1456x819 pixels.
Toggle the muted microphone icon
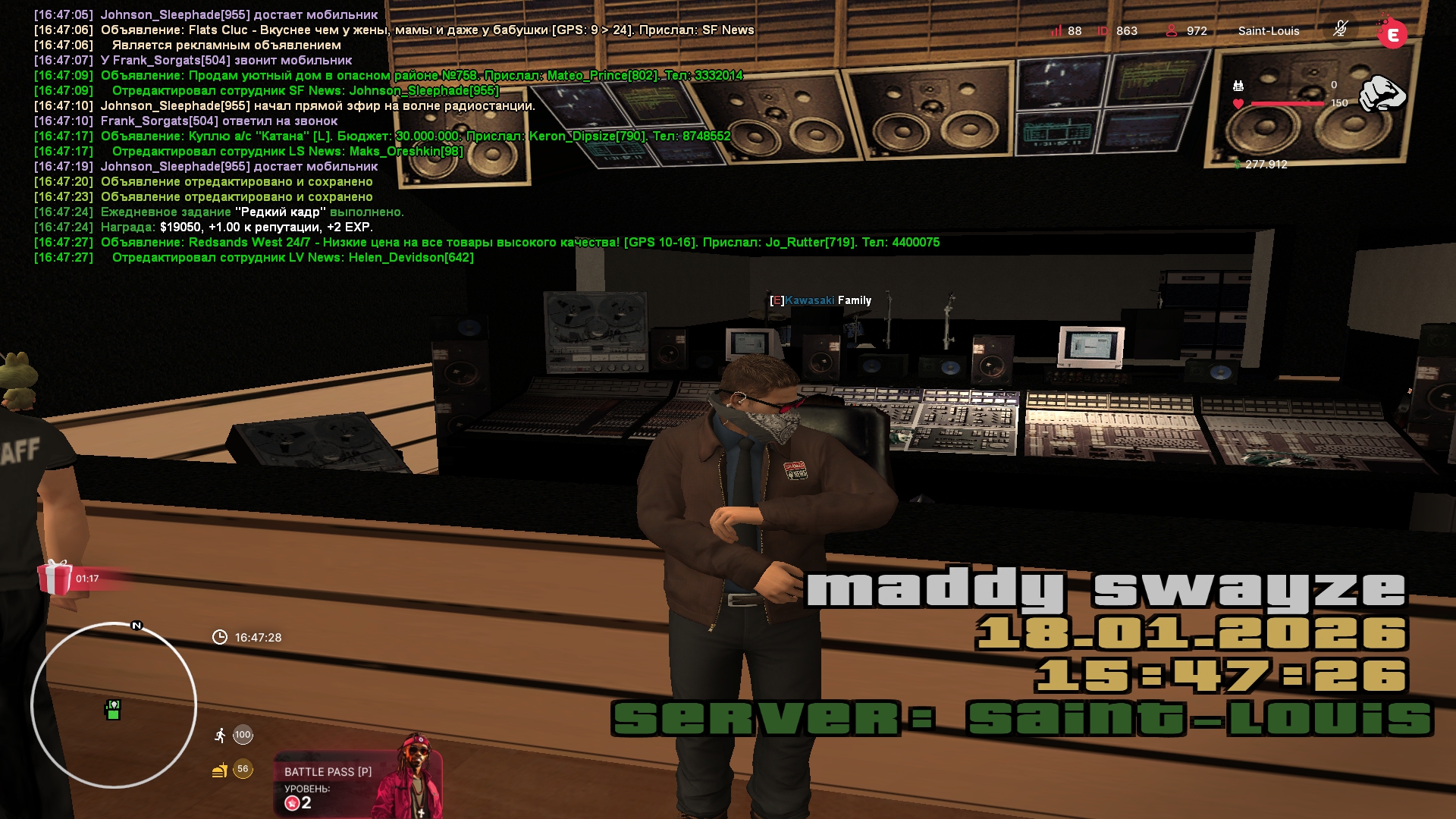pos(1340,30)
